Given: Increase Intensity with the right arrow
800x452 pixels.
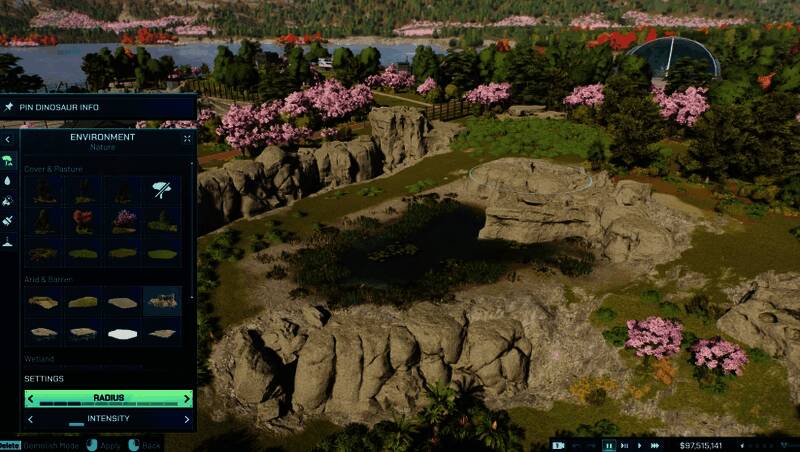Looking at the screenshot, I should (x=186, y=419).
